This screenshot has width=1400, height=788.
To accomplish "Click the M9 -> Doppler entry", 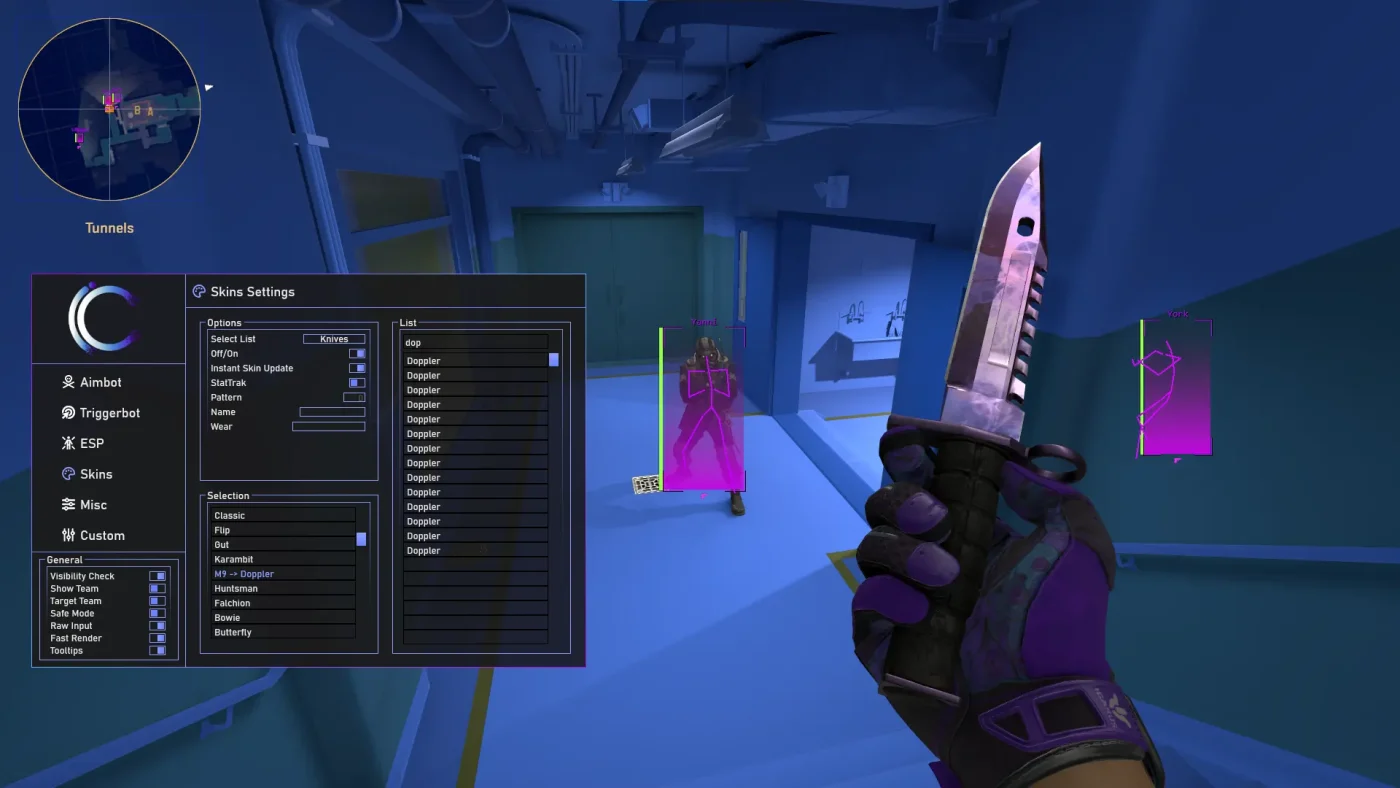I will tap(283, 574).
